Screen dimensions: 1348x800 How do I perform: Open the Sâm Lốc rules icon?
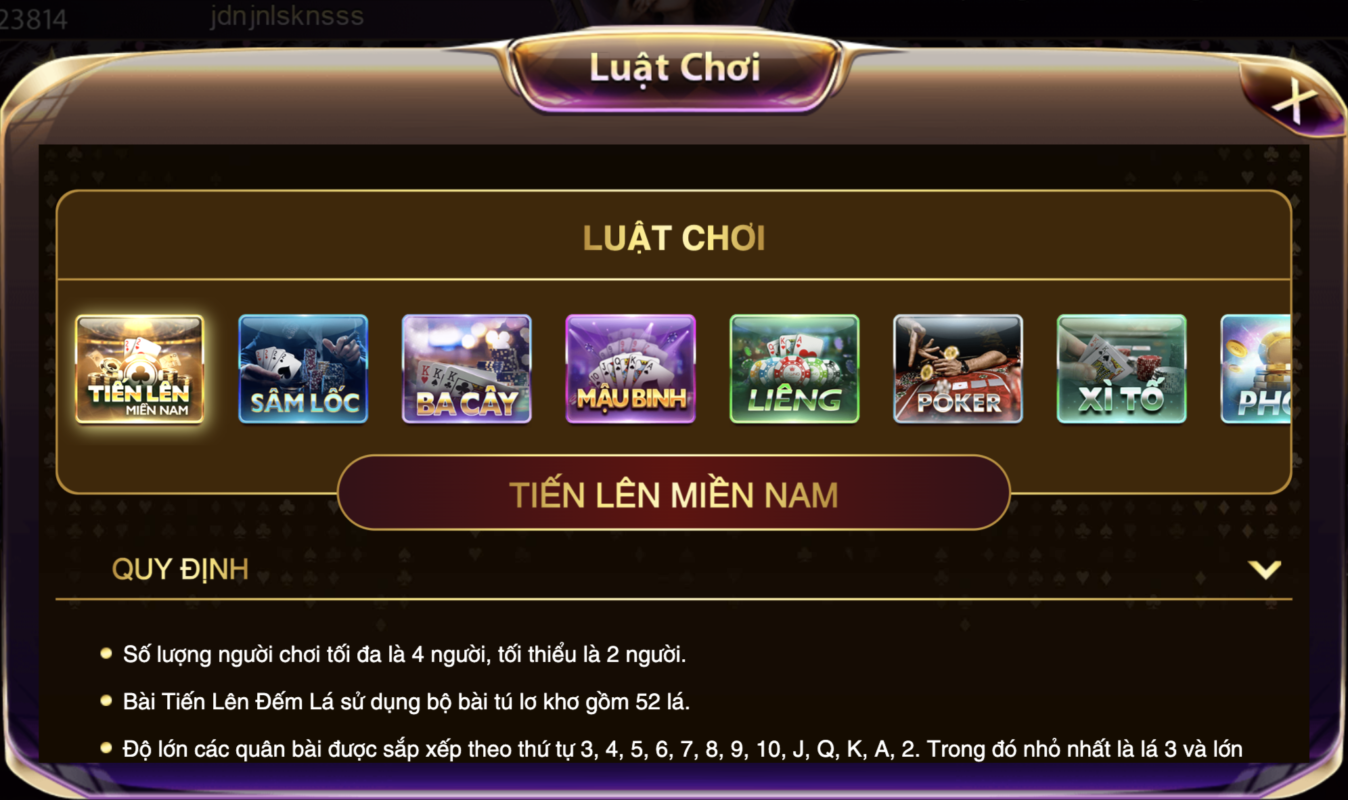coord(303,369)
